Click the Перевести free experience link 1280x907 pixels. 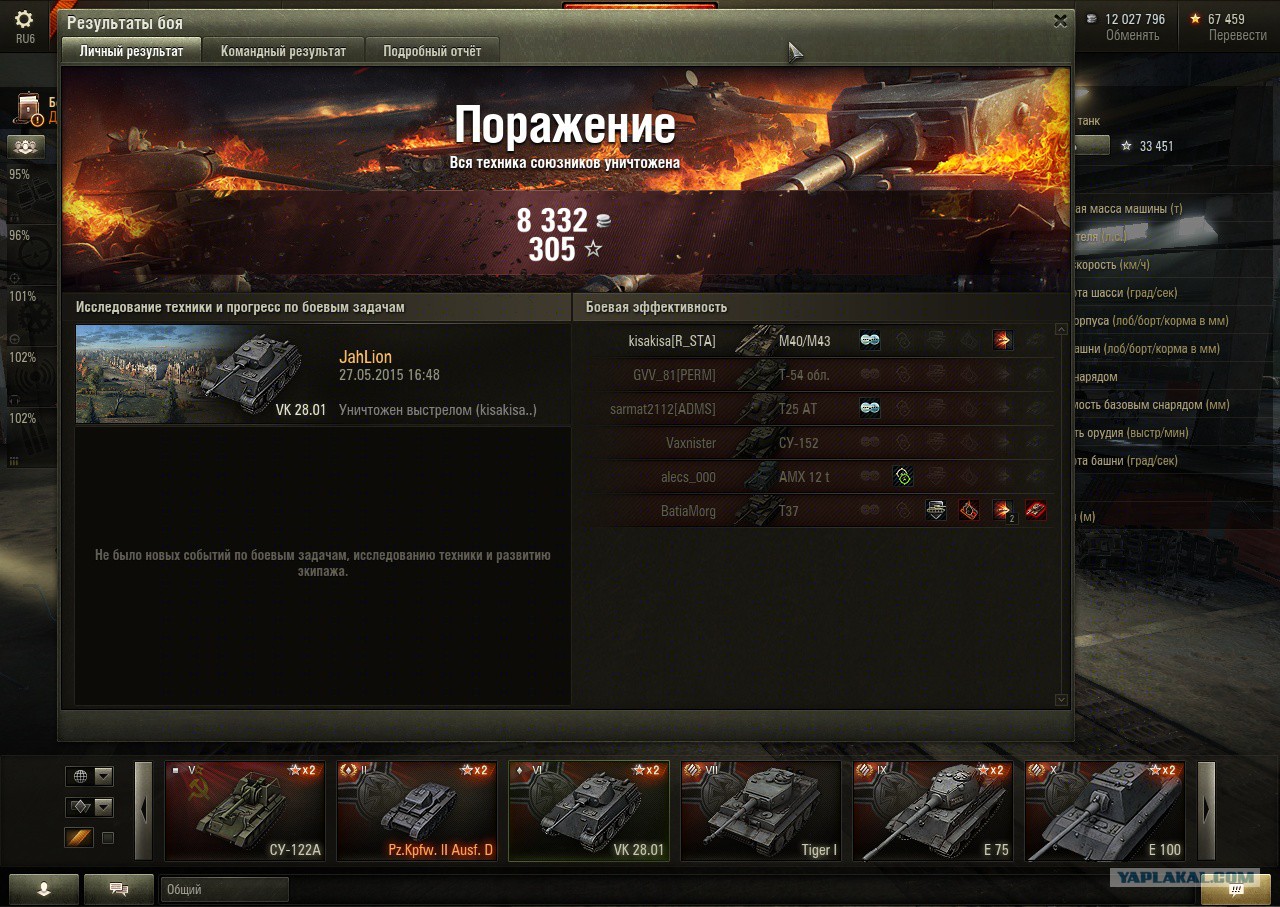(x=1237, y=35)
